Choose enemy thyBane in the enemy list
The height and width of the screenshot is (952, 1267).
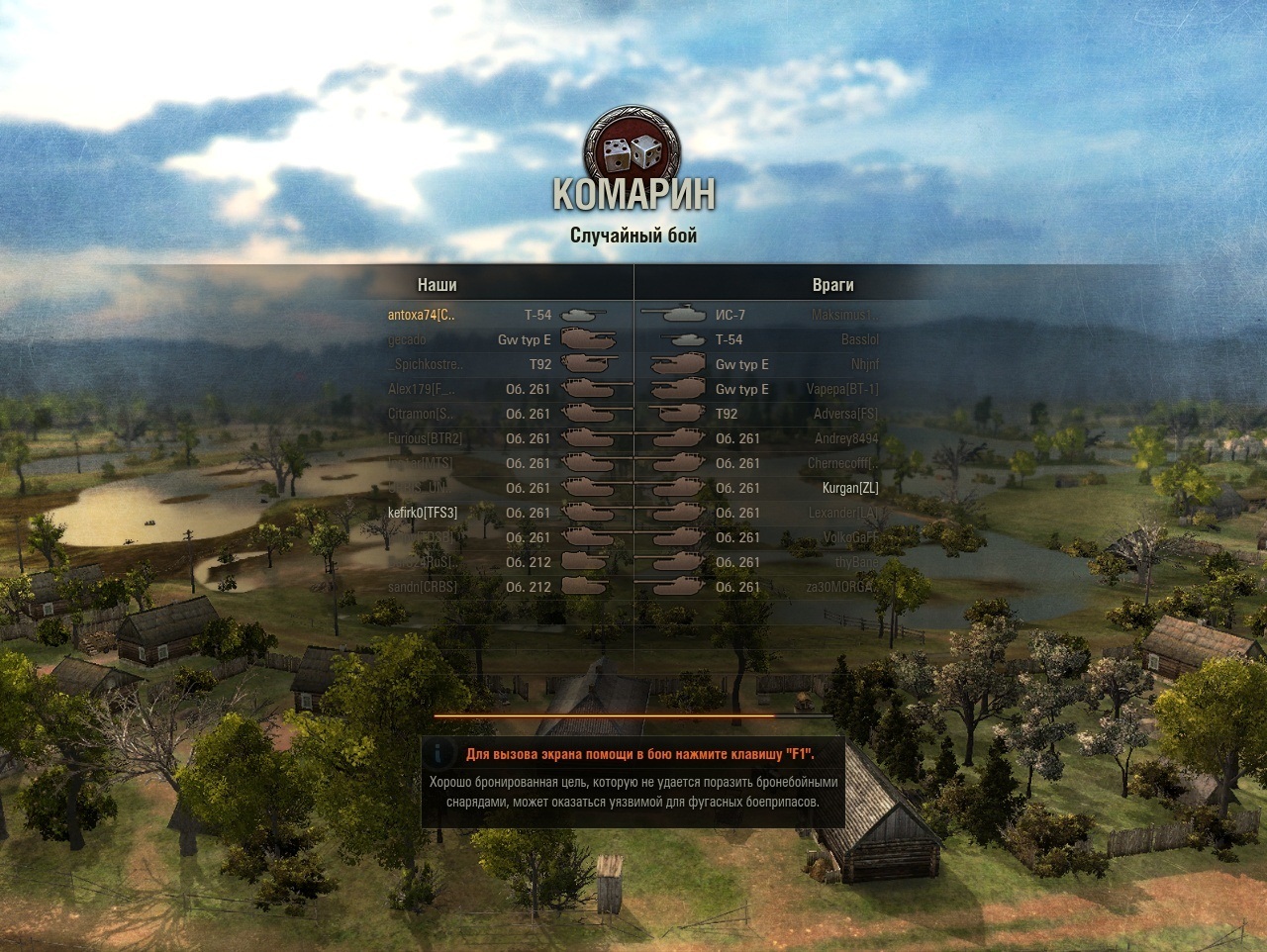click(x=856, y=562)
